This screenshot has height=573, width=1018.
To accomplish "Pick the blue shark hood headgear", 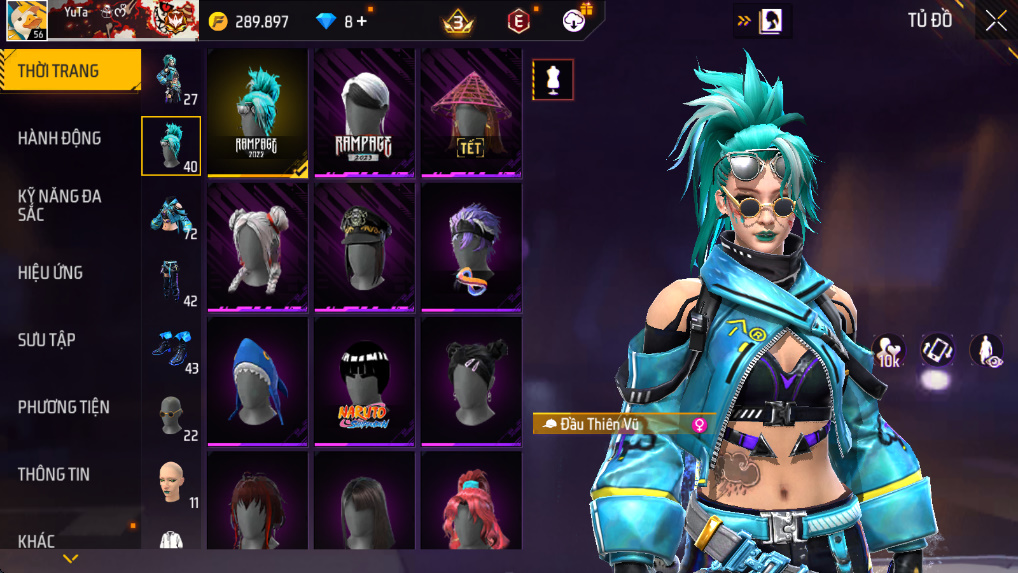I will pos(257,381).
